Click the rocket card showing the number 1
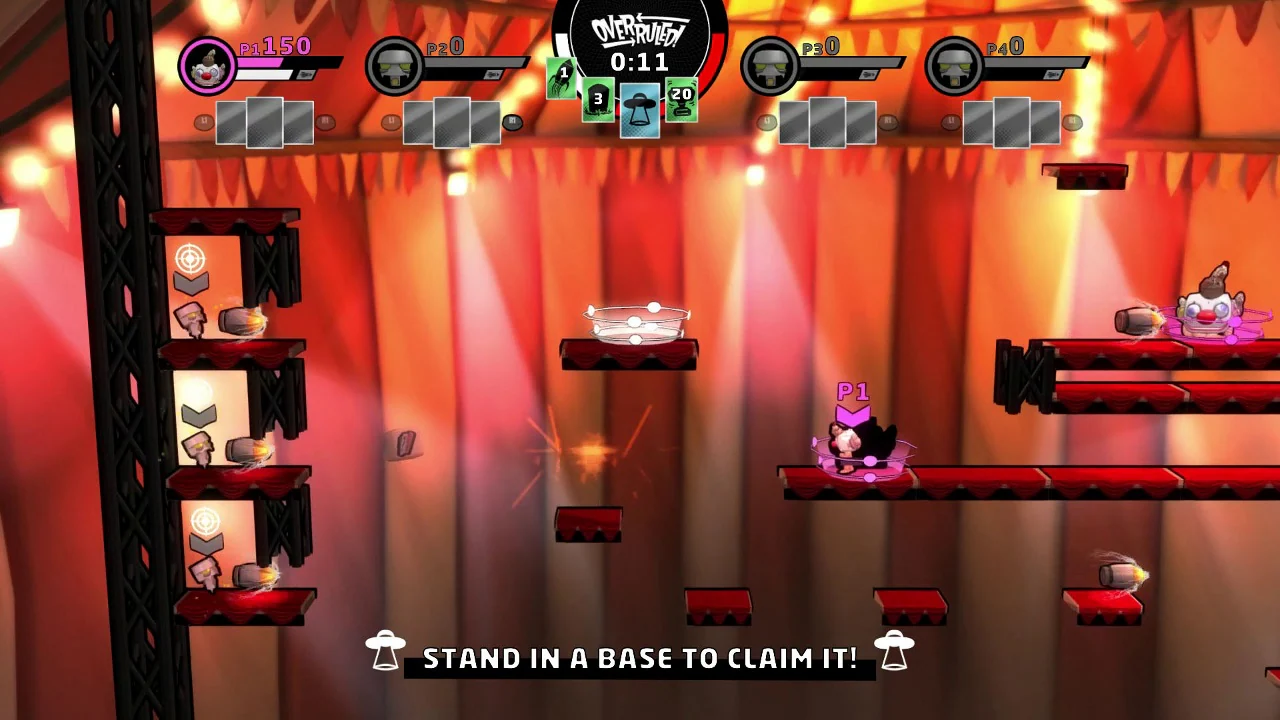This screenshot has width=1280, height=720. [562, 80]
